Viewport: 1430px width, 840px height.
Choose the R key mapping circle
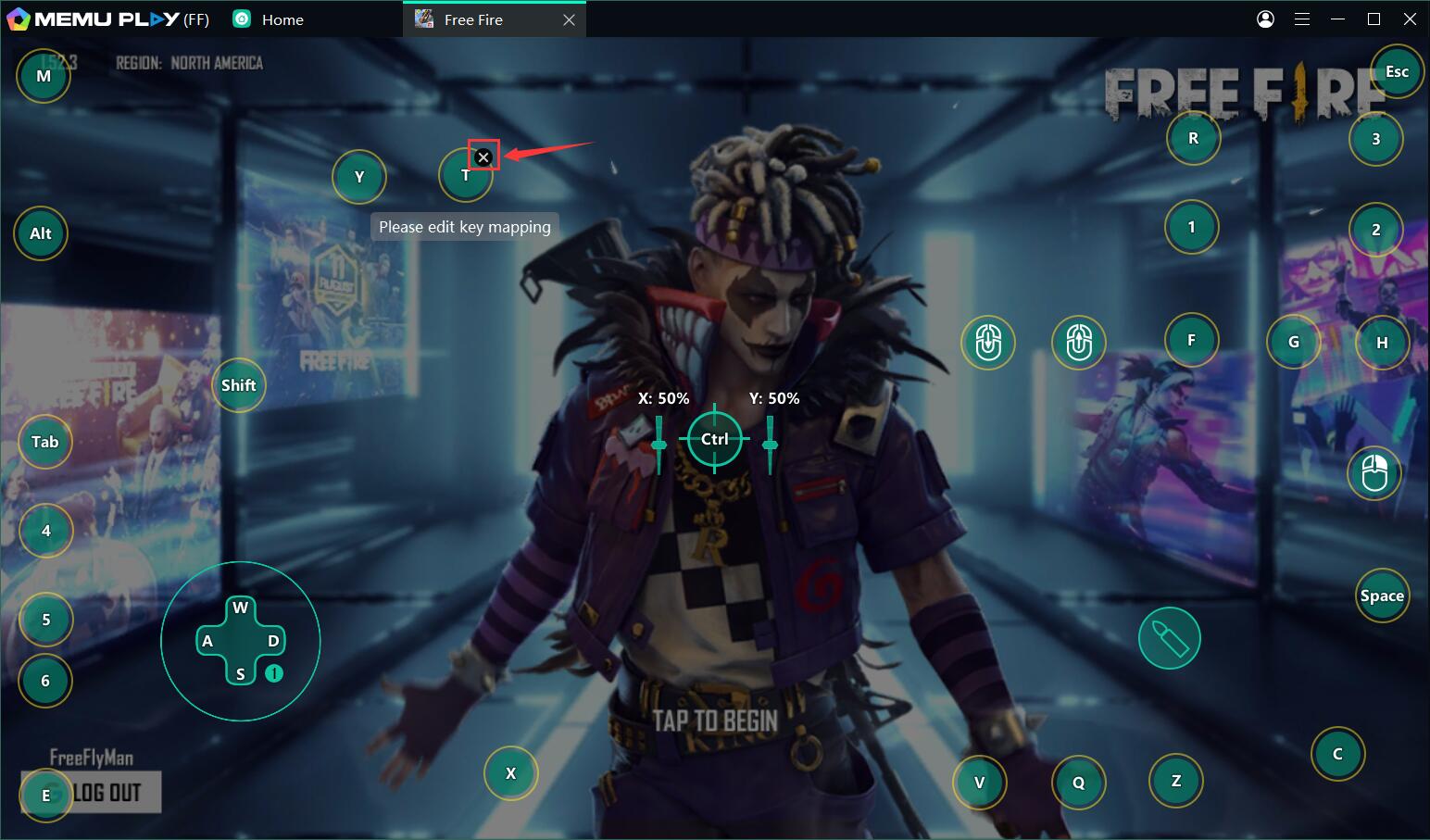pos(1193,138)
